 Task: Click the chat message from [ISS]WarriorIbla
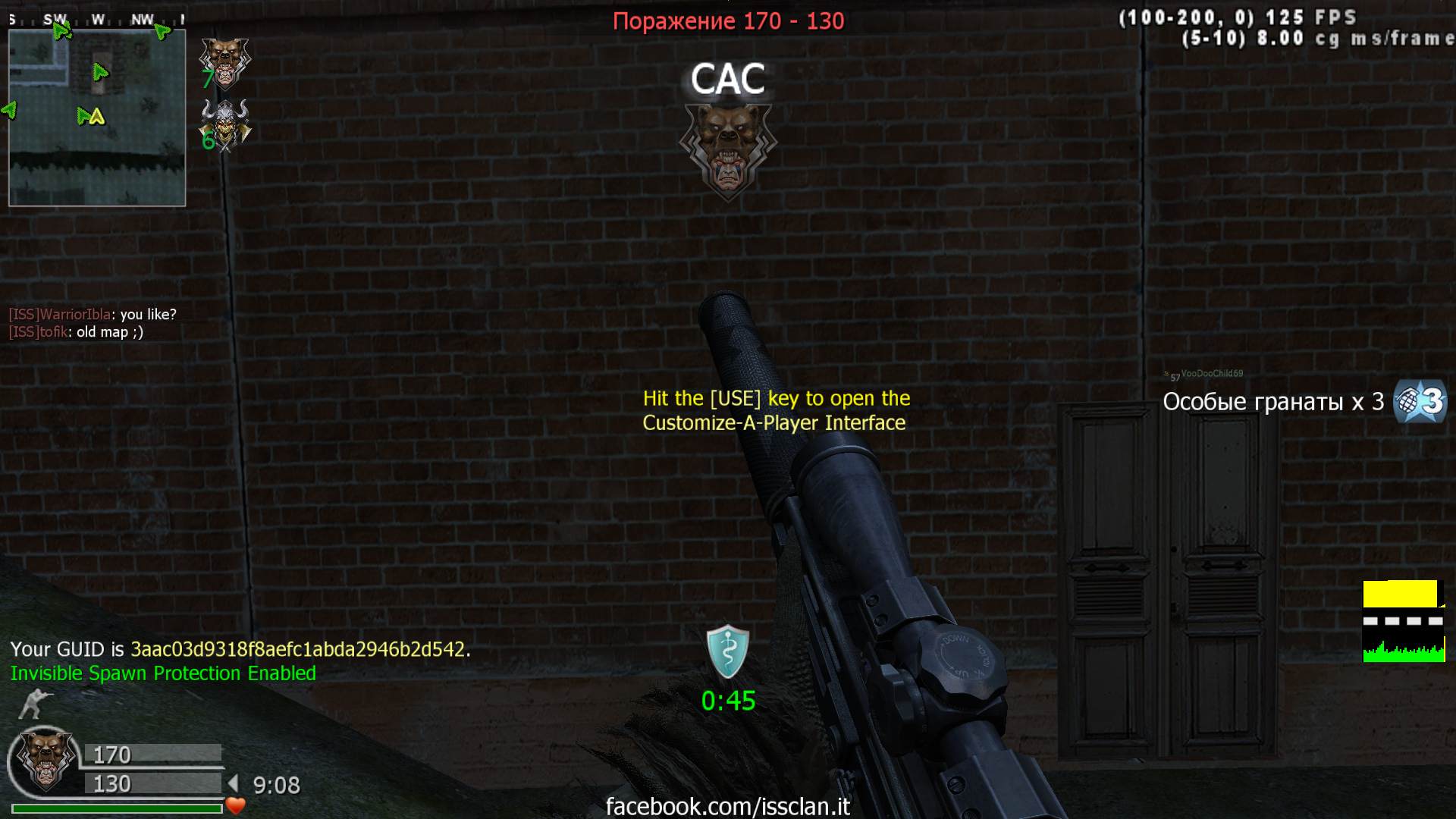(x=93, y=314)
